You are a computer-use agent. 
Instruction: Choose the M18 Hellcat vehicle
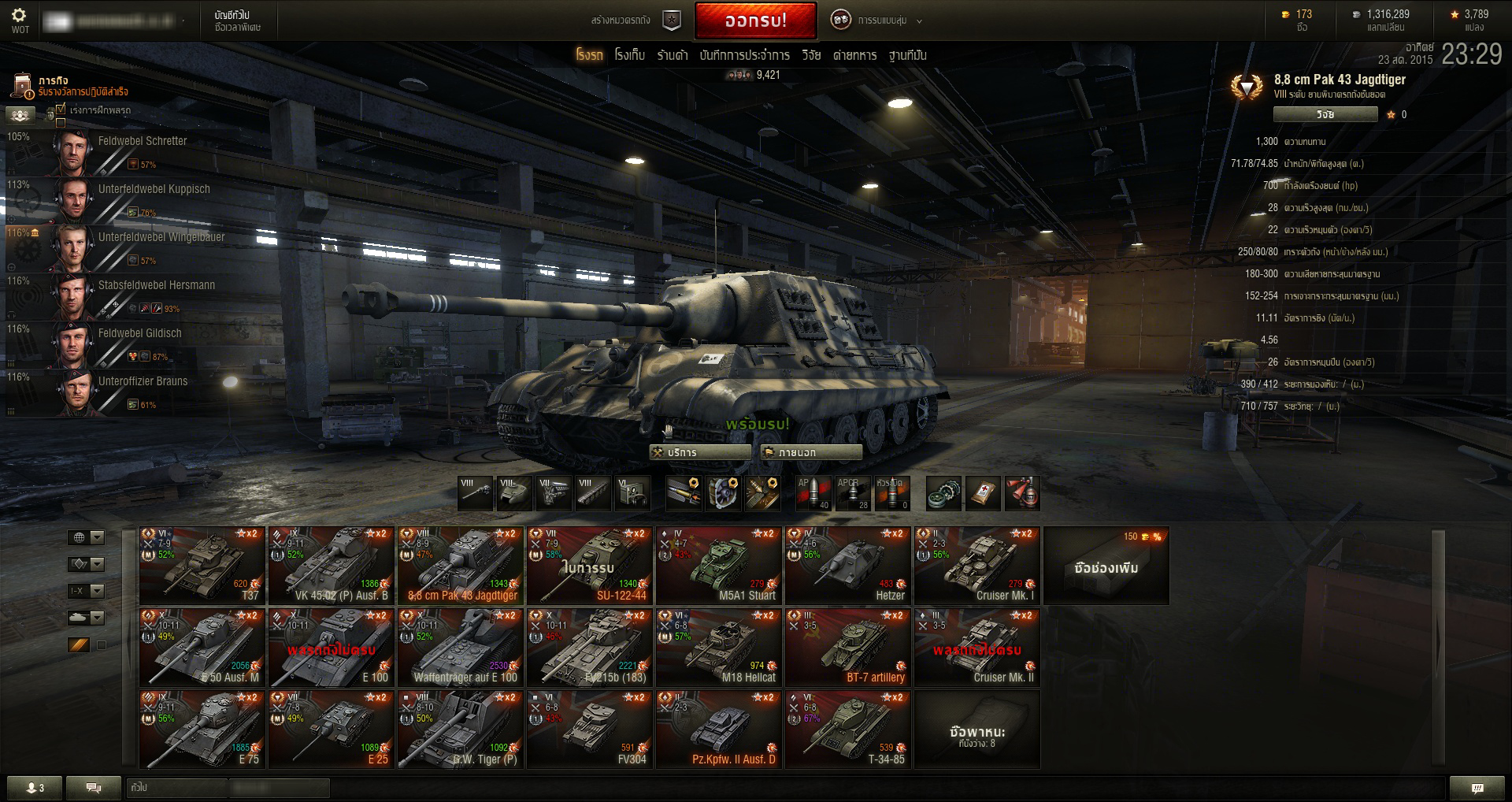tap(719, 647)
